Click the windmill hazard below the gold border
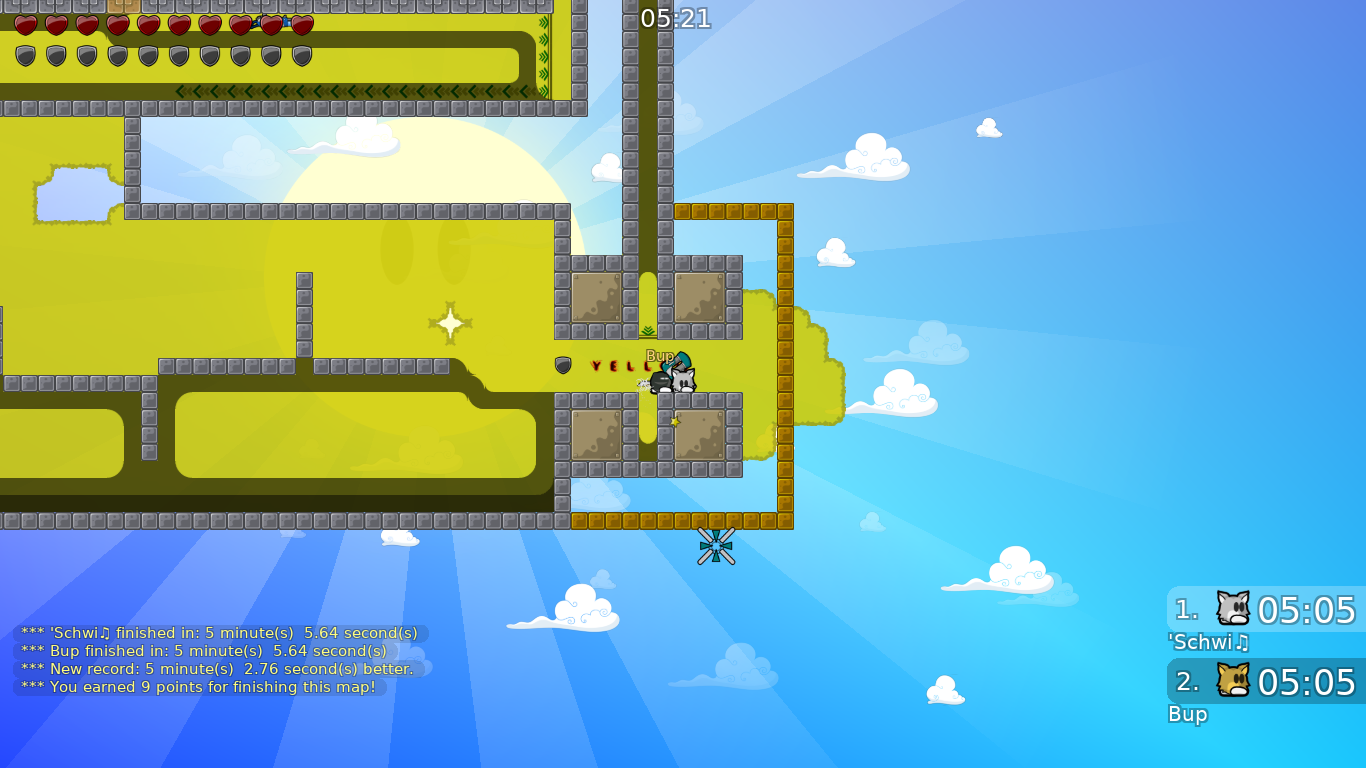Image resolution: width=1366 pixels, height=768 pixels. click(x=718, y=547)
